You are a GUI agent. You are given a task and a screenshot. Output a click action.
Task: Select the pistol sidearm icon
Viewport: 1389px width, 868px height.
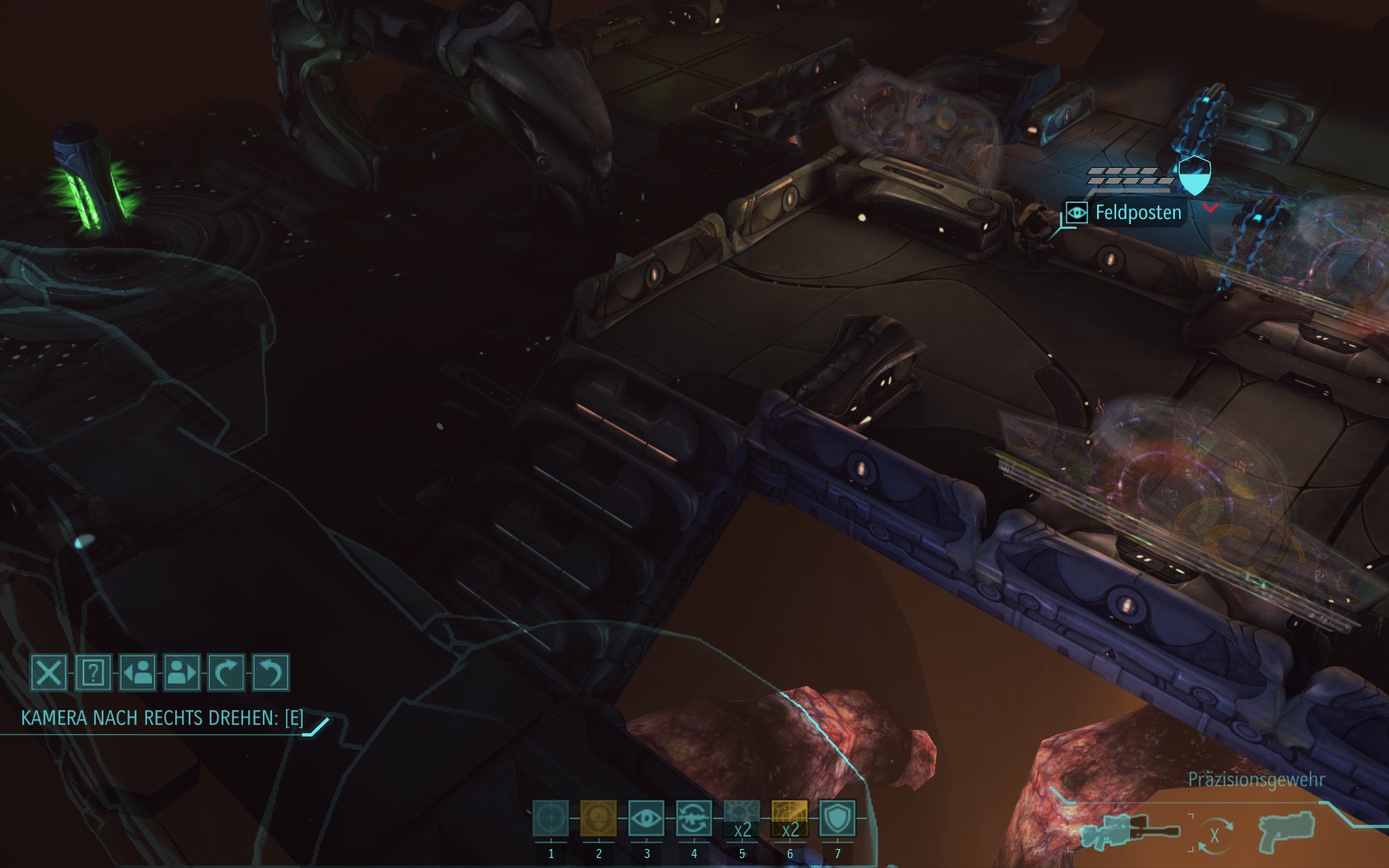click(1283, 832)
